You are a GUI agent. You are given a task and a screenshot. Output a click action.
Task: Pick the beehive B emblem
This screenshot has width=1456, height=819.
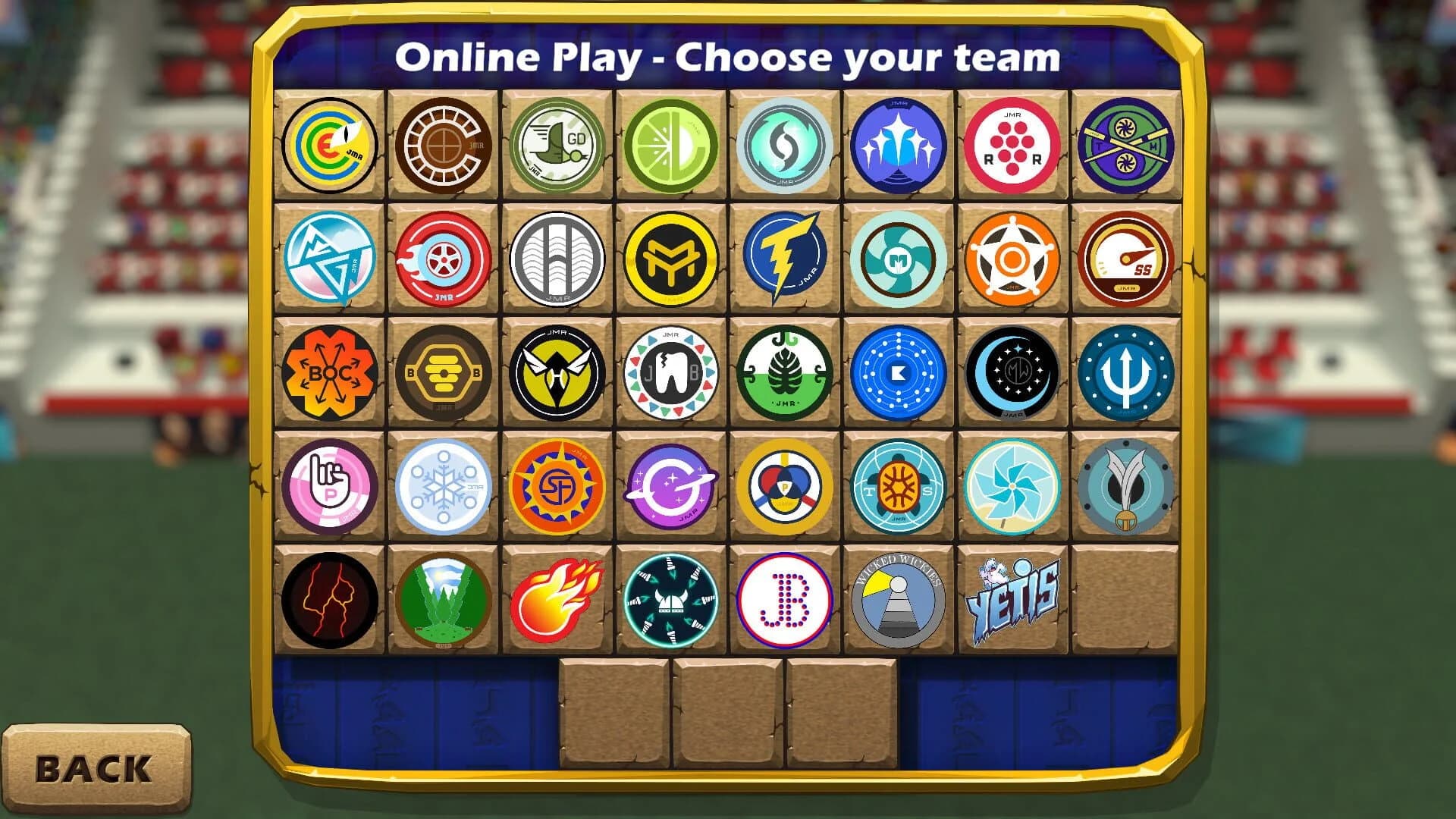[x=444, y=373]
